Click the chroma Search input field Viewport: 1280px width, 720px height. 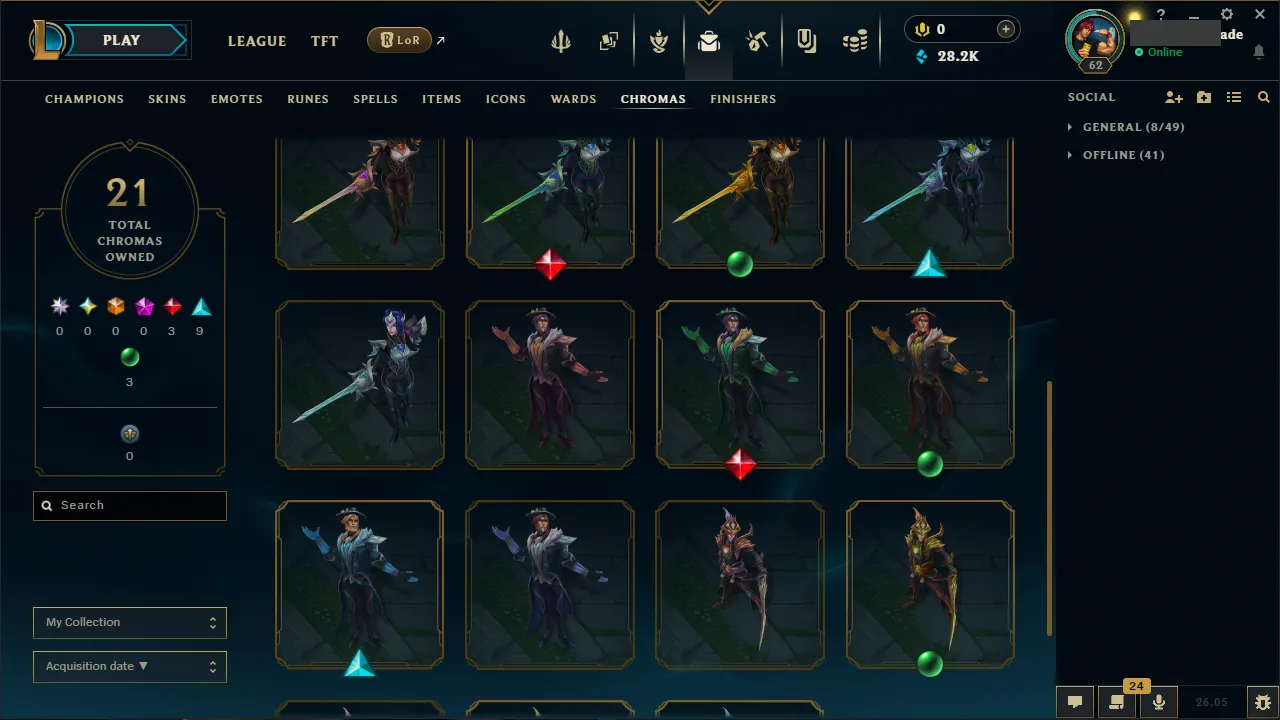coord(129,505)
